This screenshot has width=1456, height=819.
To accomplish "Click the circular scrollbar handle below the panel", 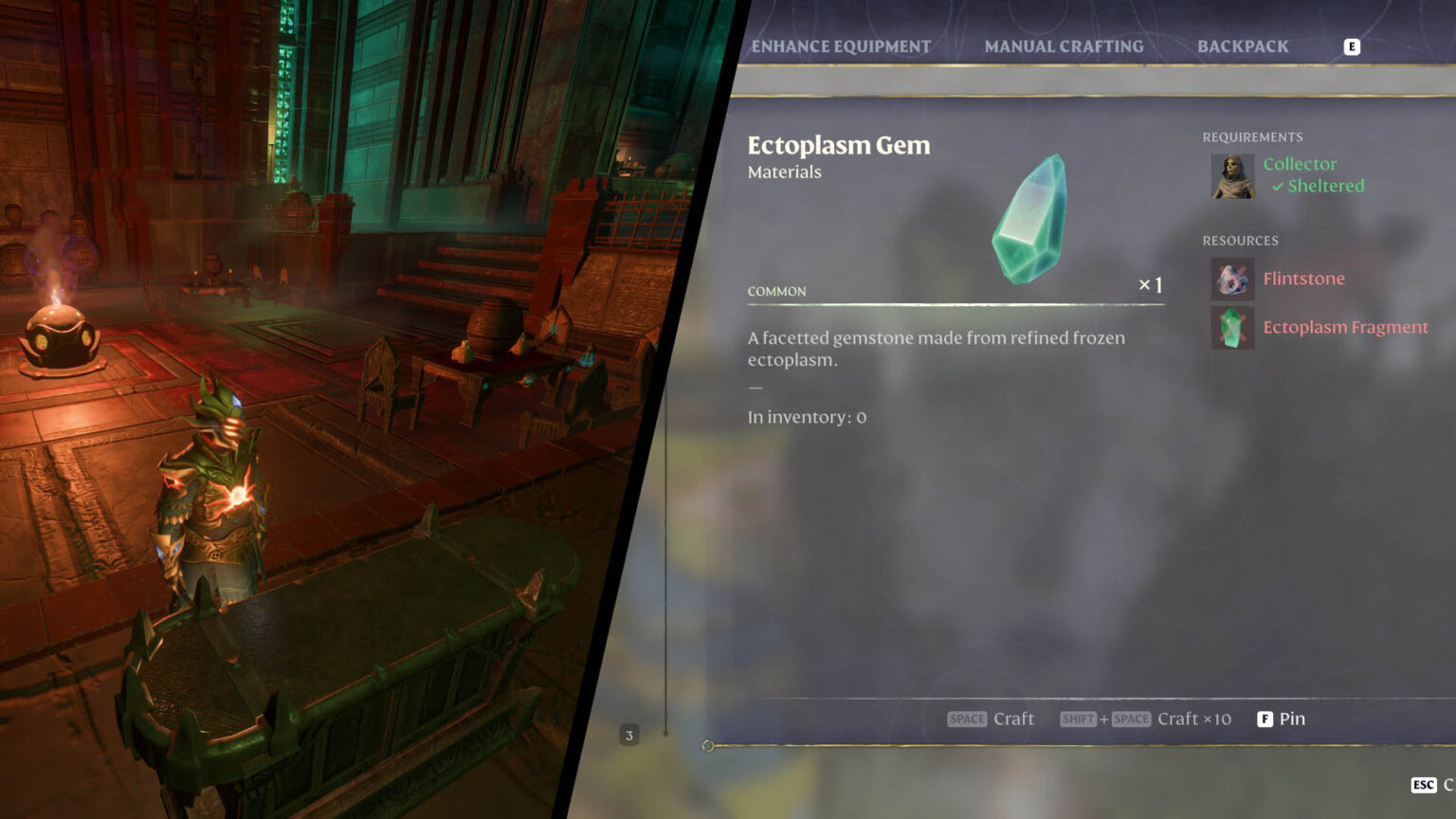I will pos(705,746).
